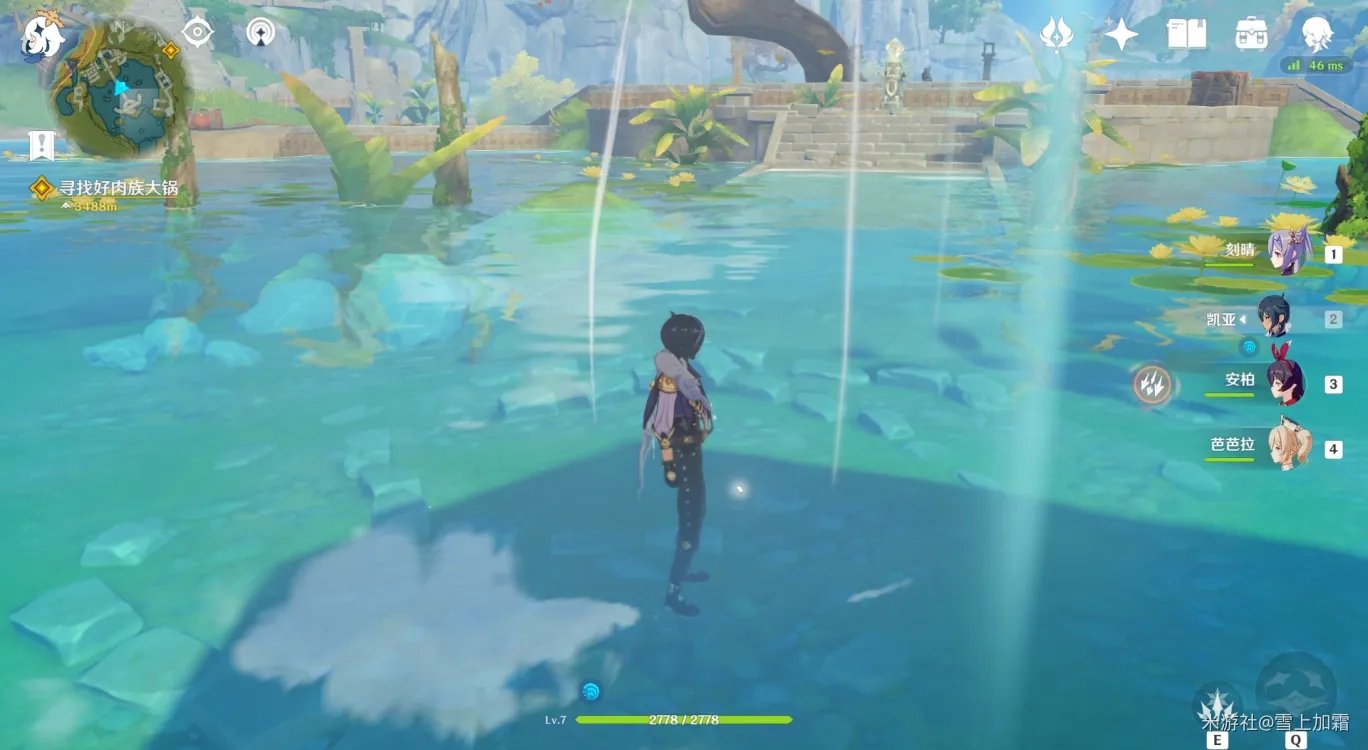Image resolution: width=1368 pixels, height=750 pixels.
Task: Switch to party member 芭芭拉
Action: coord(1284,447)
